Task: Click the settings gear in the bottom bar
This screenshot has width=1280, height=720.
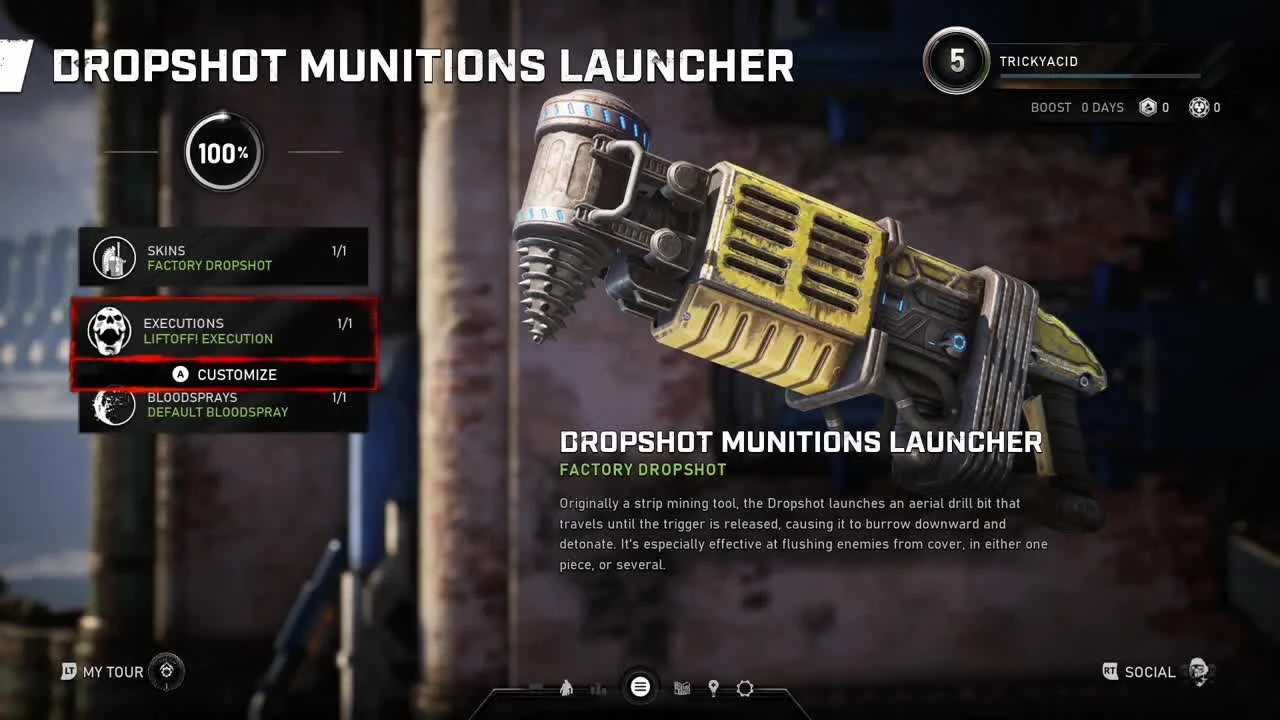Action: (x=745, y=687)
